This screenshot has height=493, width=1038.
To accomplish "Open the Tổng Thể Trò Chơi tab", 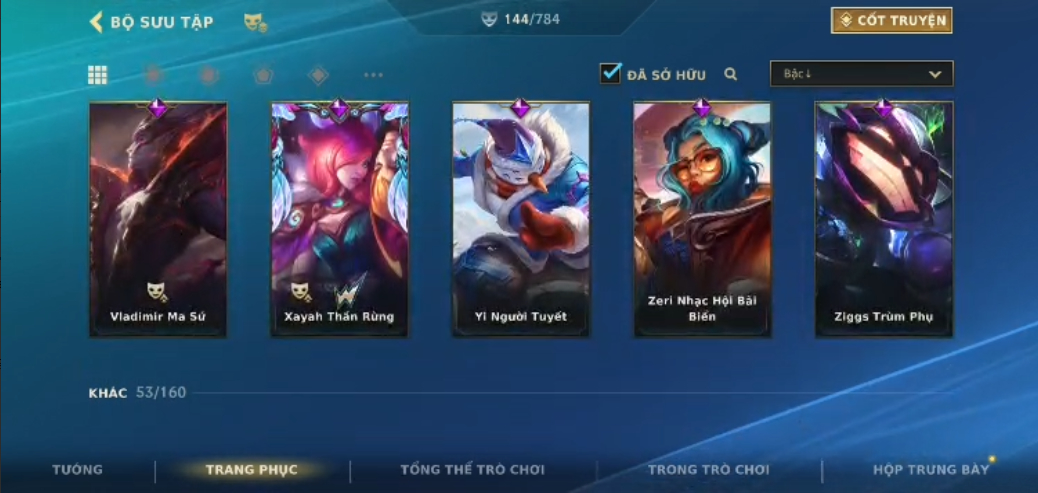I will click(473, 470).
